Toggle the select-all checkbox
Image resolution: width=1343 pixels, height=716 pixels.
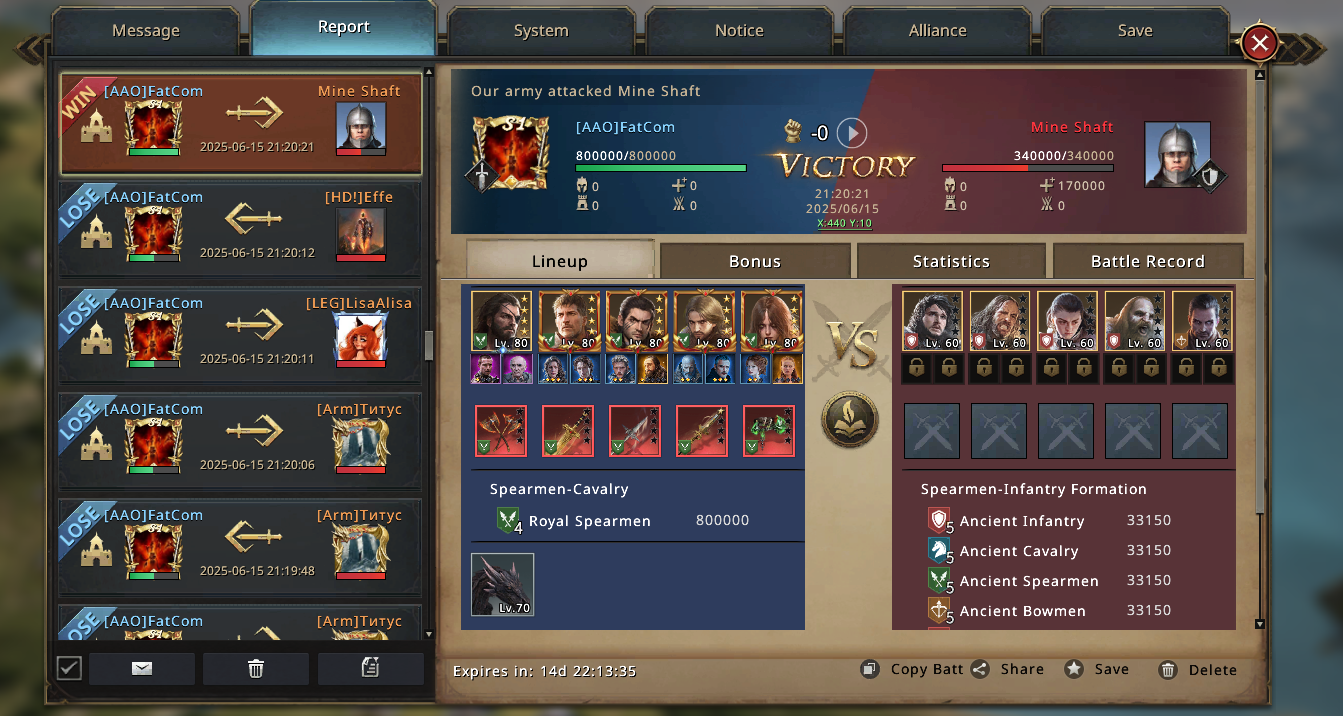(69, 668)
